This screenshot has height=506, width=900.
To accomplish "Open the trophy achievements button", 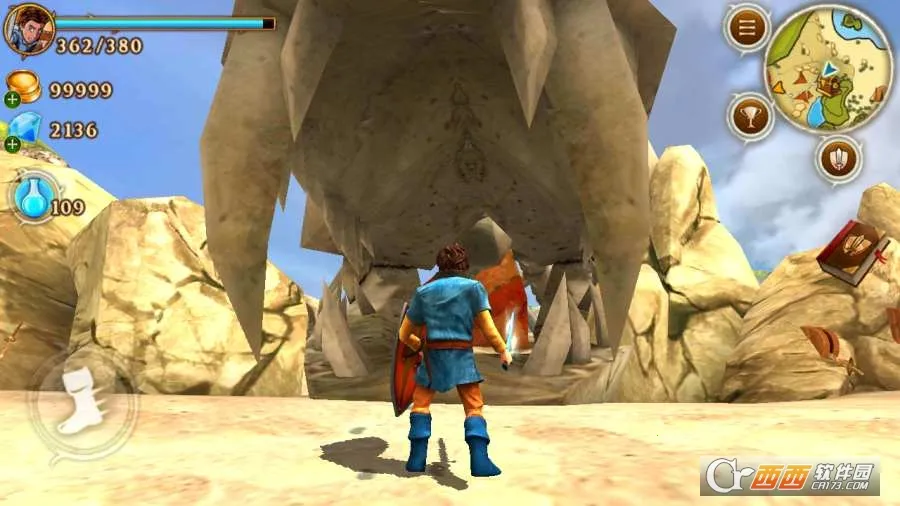I will click(x=750, y=117).
